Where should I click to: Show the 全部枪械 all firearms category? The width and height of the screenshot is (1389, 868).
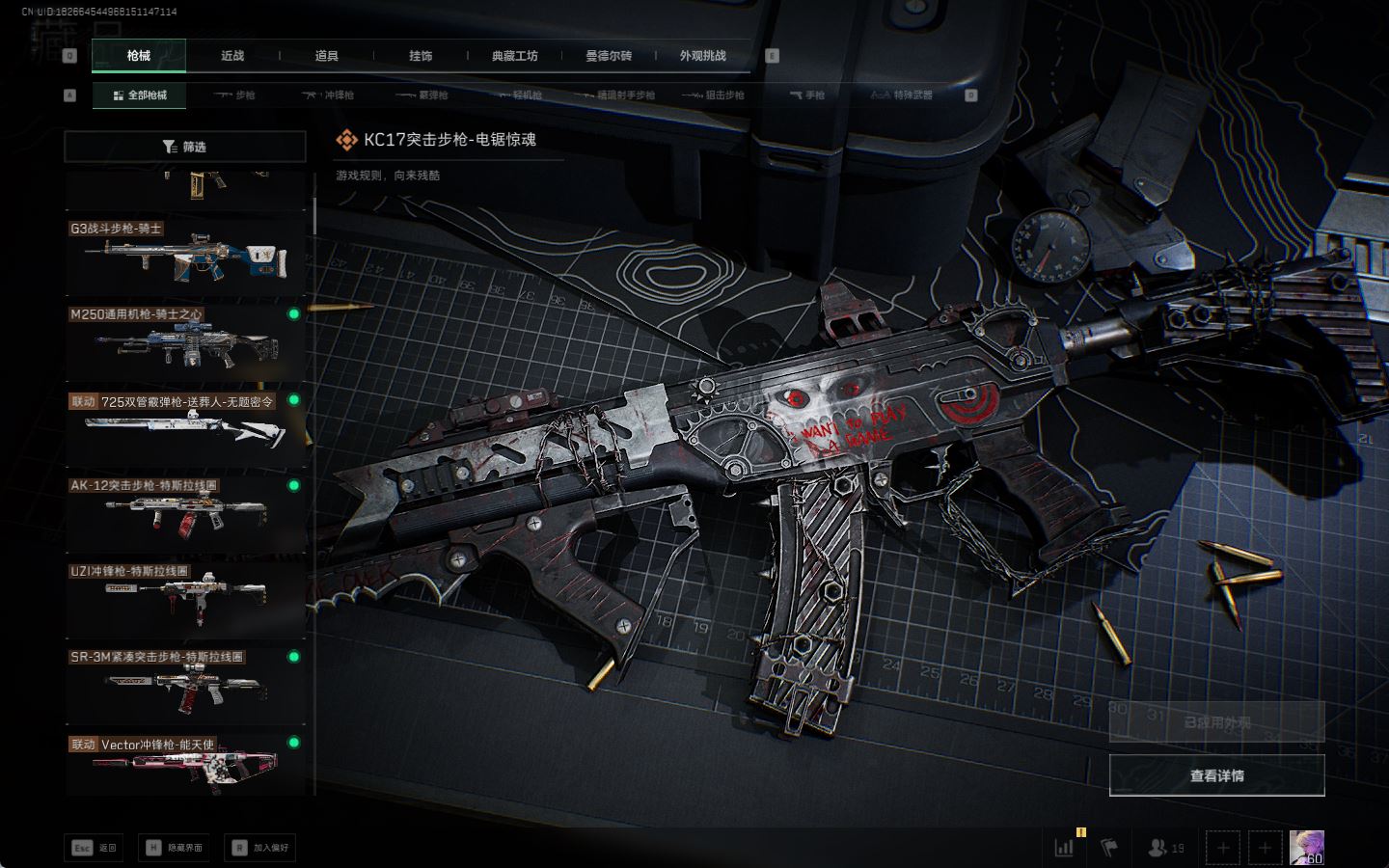pyautogui.click(x=140, y=95)
